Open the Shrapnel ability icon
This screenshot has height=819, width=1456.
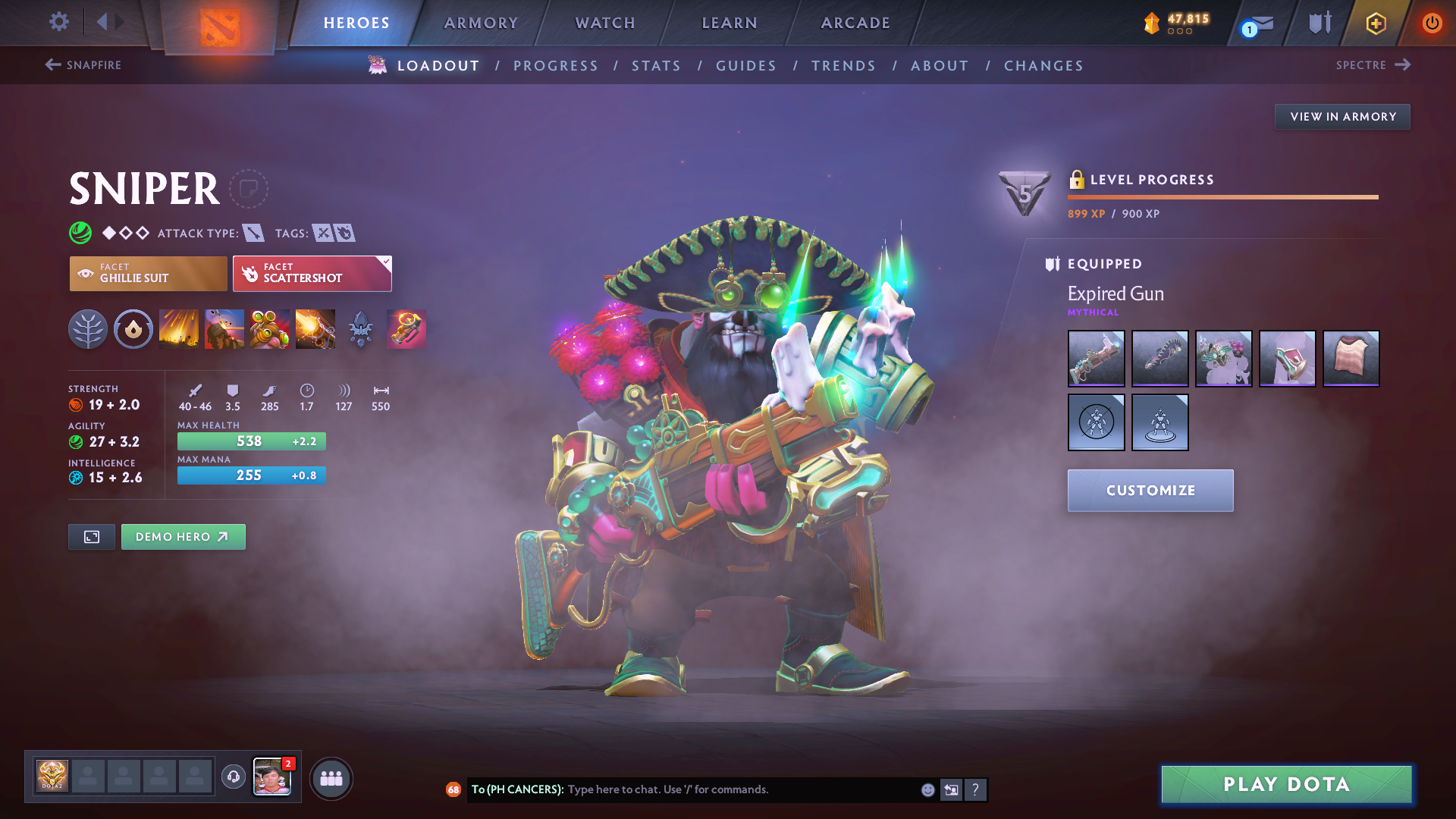178,329
